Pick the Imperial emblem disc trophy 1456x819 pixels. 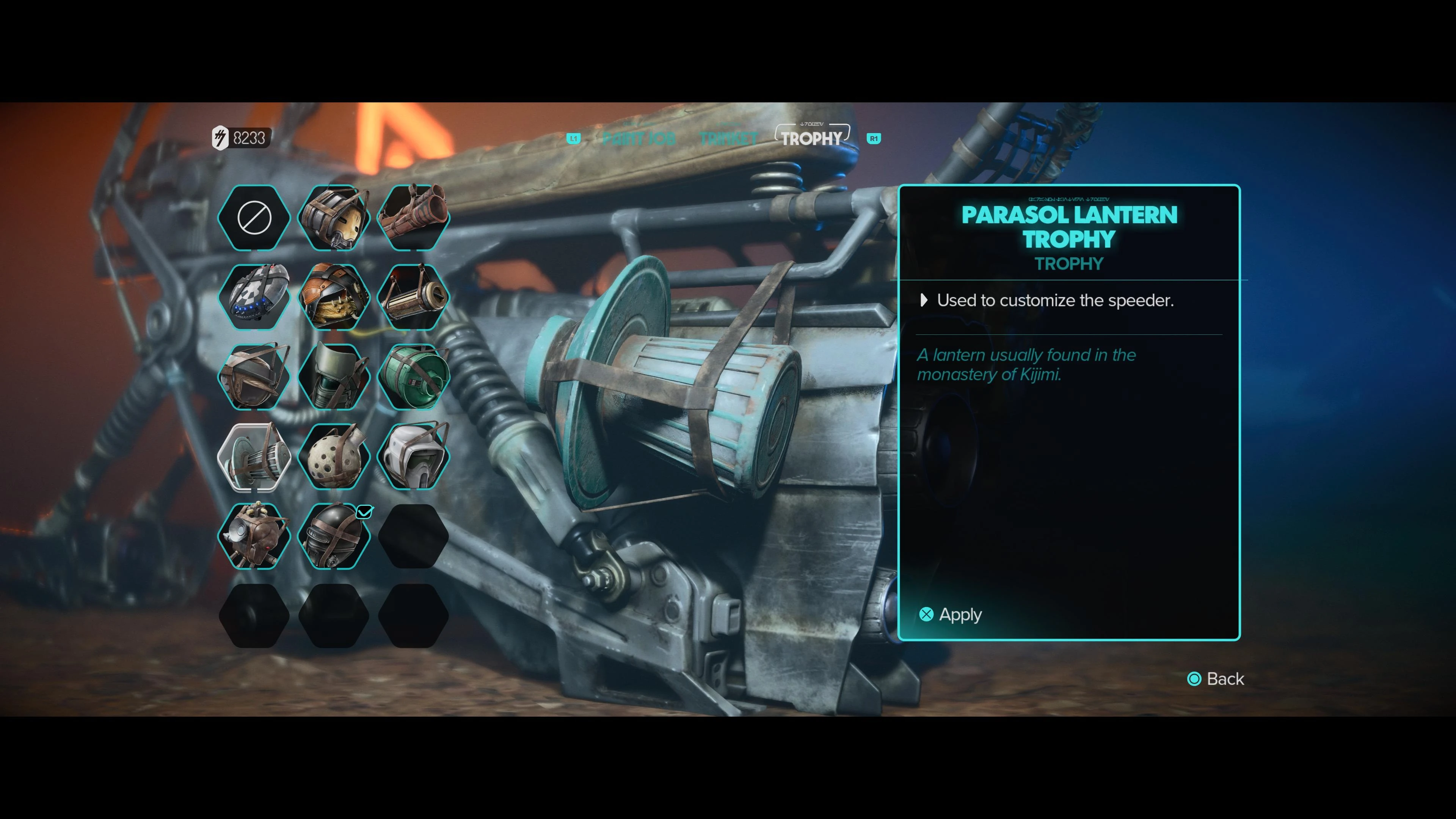(254, 297)
